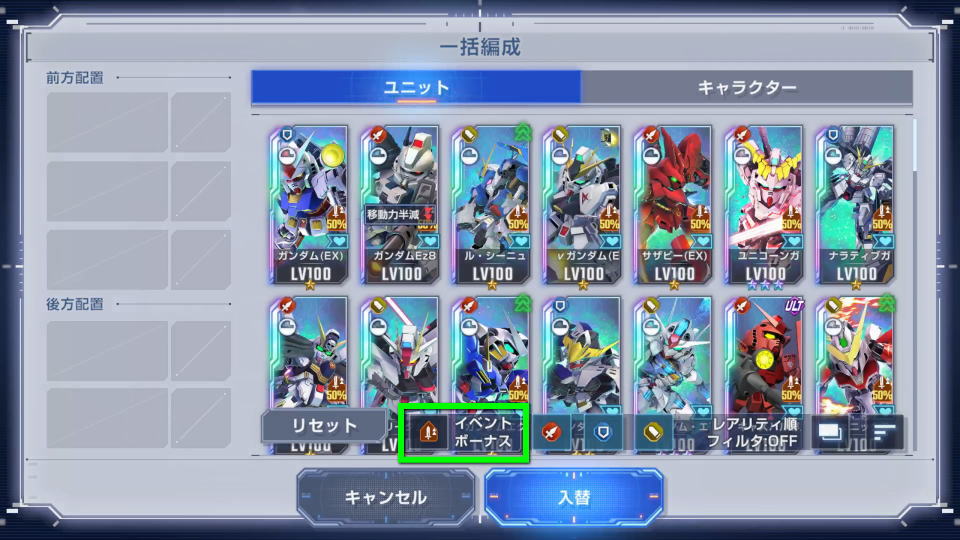This screenshot has height=540, width=960.
Task: Select the ル・シーニュ unit card
Action: coord(491,205)
